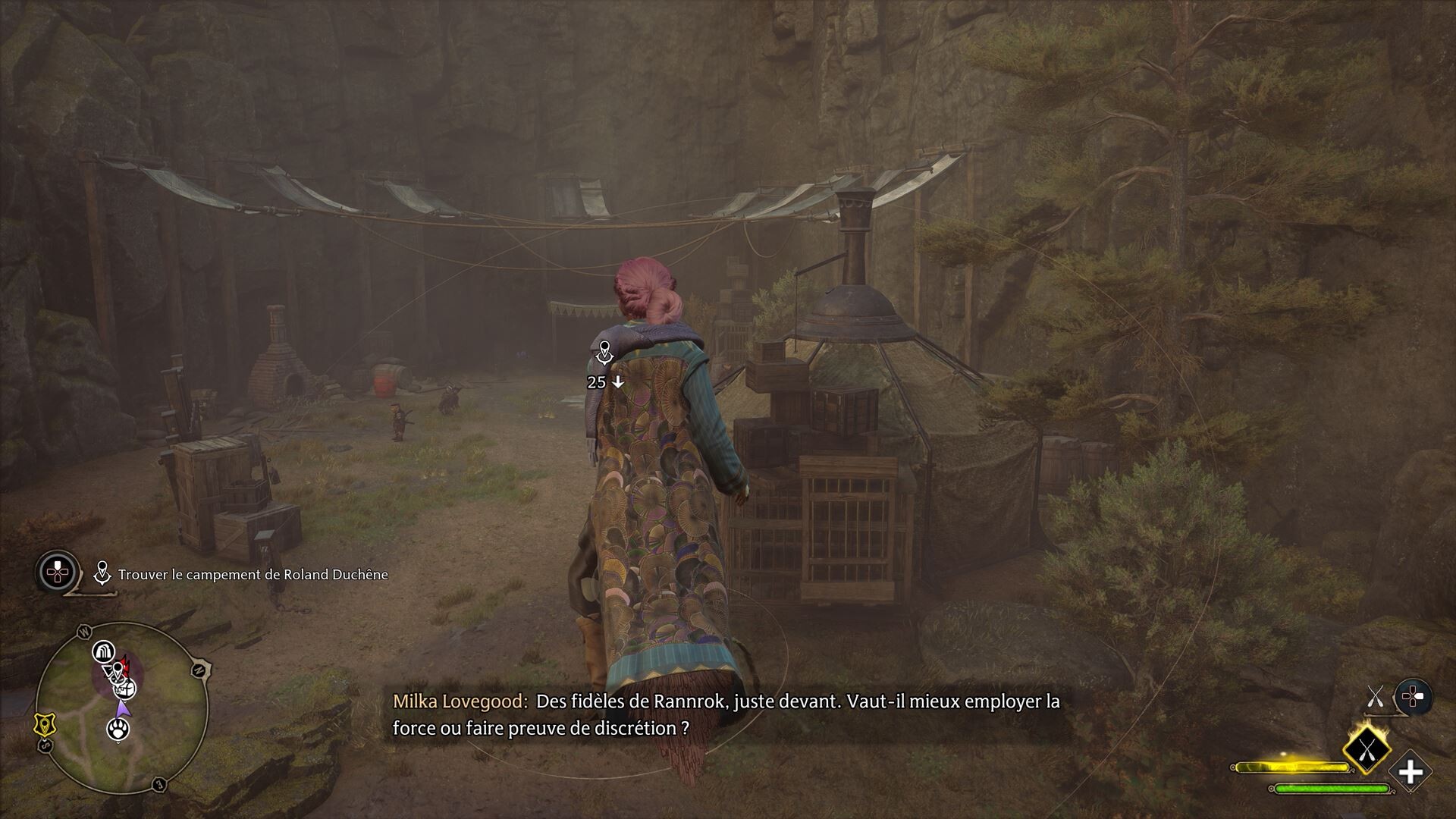Click the small crossed-brooms slot indicator
The image size is (1456, 819).
pos(1376,696)
